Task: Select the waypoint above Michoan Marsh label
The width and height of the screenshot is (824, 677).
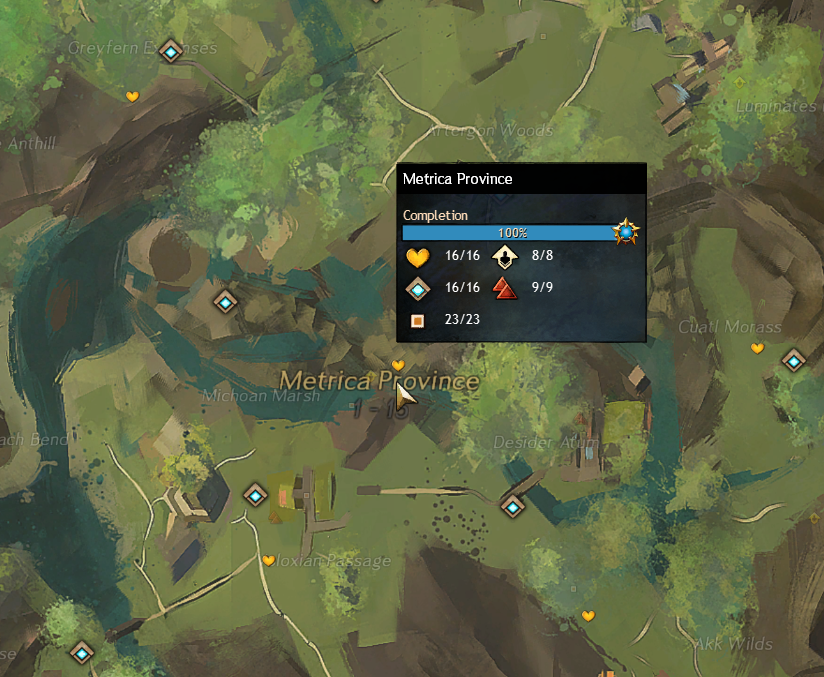Action: click(x=227, y=301)
